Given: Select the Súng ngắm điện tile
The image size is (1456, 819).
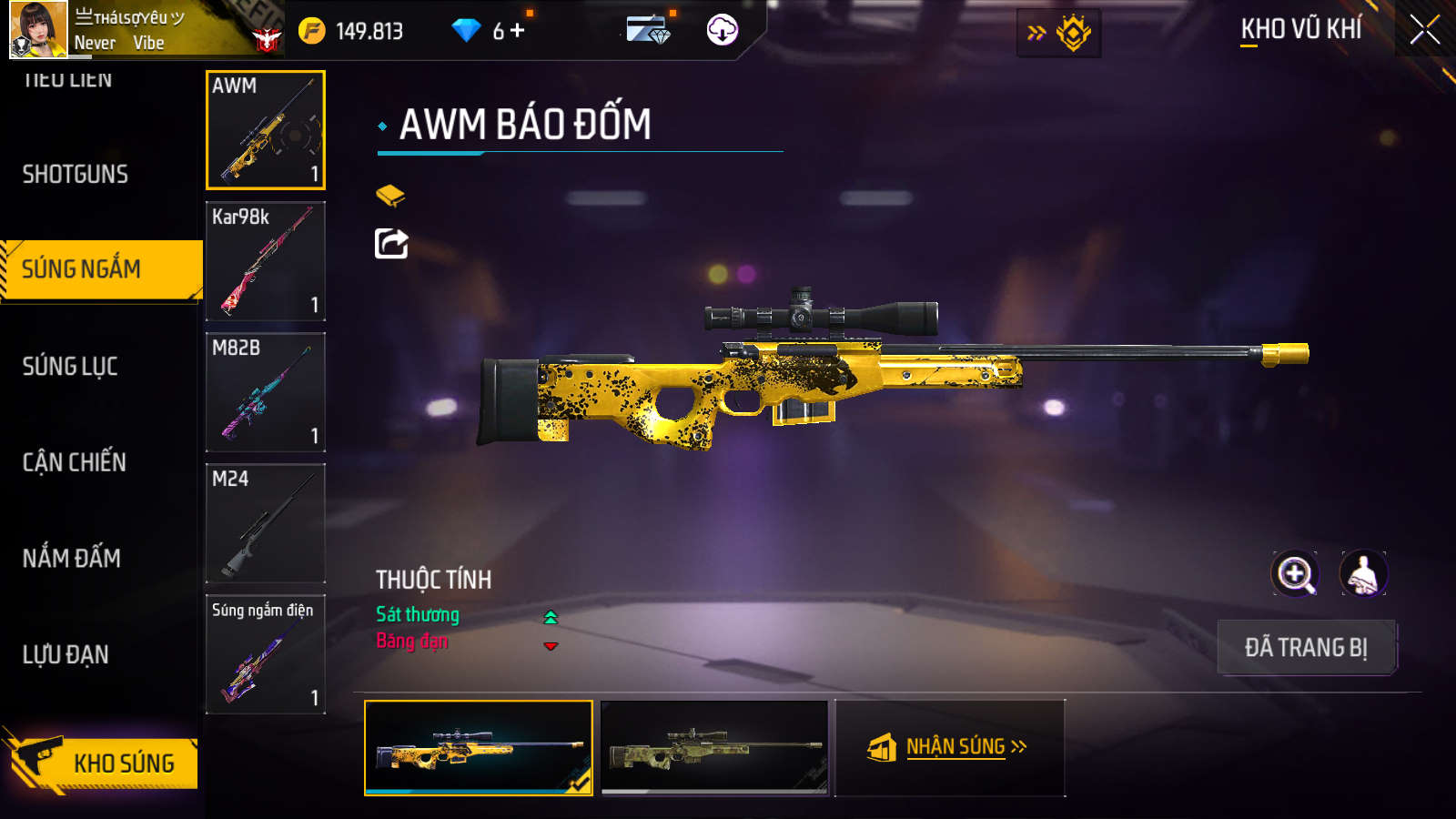Looking at the screenshot, I should coord(266,654).
